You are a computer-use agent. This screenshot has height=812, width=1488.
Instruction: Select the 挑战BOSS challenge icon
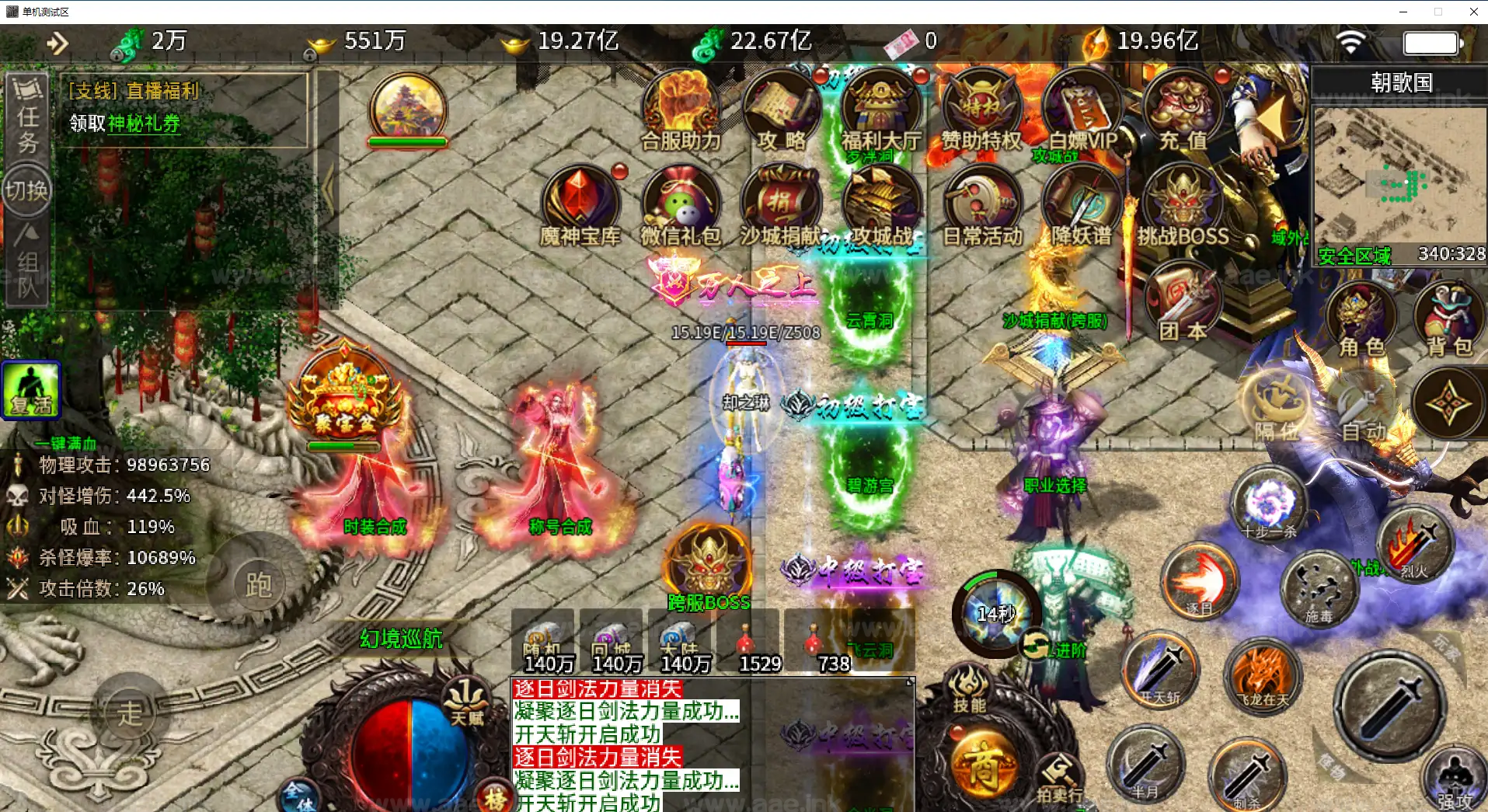pyautogui.click(x=1183, y=205)
